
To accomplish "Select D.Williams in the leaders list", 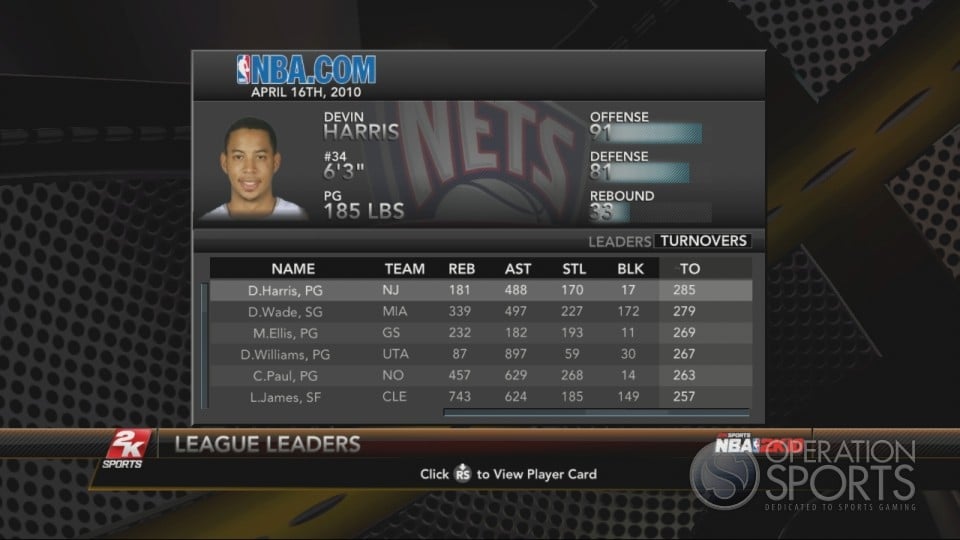I will pos(480,354).
